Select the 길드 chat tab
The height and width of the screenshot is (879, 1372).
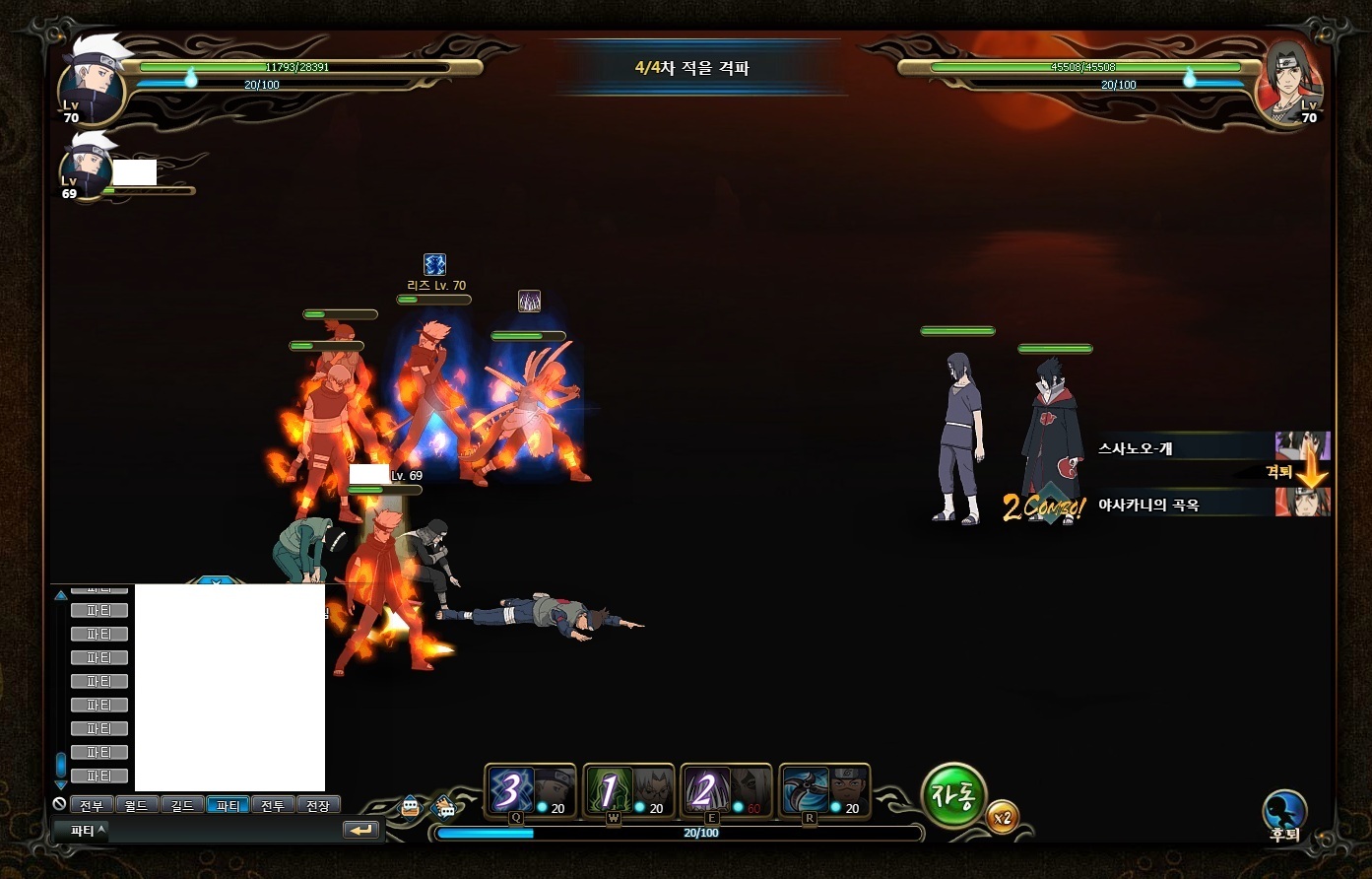(x=182, y=805)
